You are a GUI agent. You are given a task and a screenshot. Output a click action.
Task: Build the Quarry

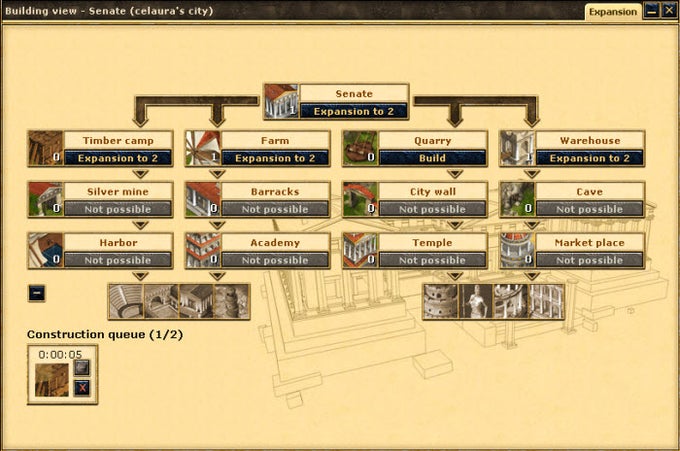tap(432, 158)
